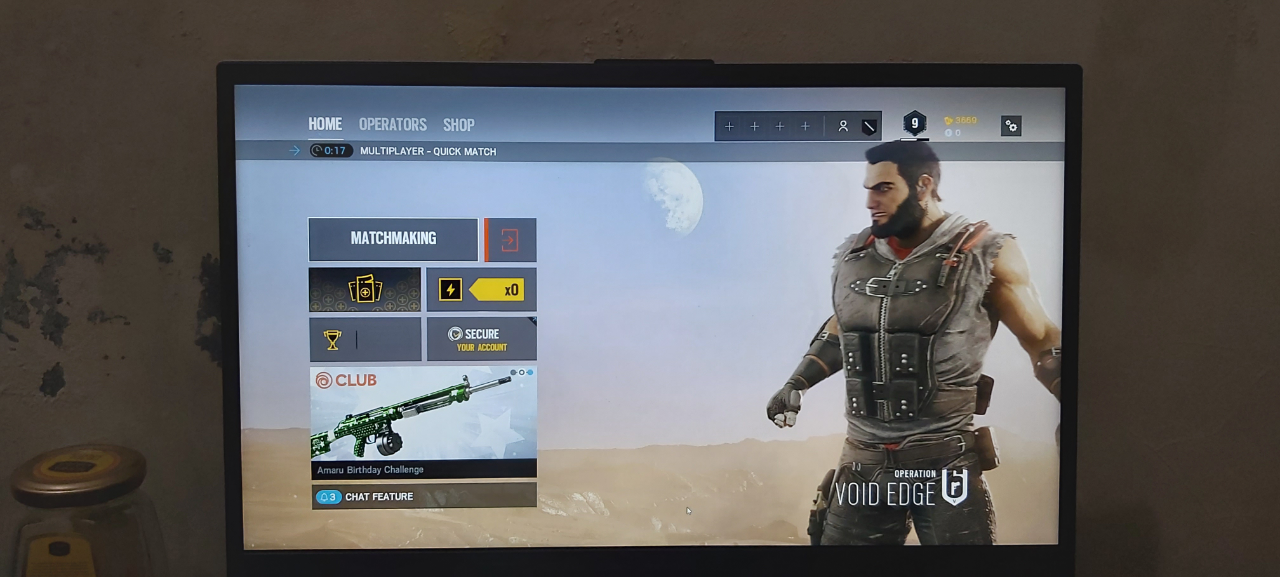The height and width of the screenshot is (577, 1280).
Task: Click the Matchmaking button
Action: pos(393,239)
